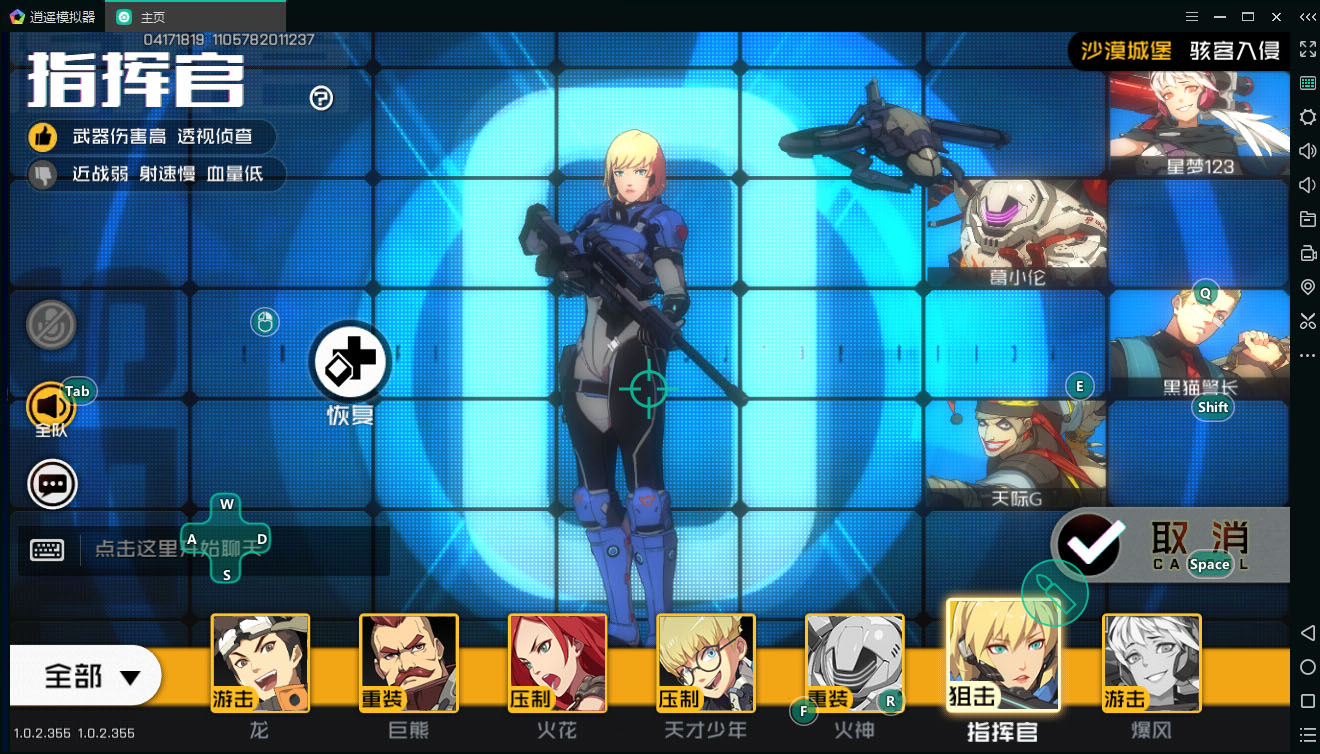Select the 天才少年 hero card
This screenshot has height=754, width=1320.
click(x=705, y=662)
